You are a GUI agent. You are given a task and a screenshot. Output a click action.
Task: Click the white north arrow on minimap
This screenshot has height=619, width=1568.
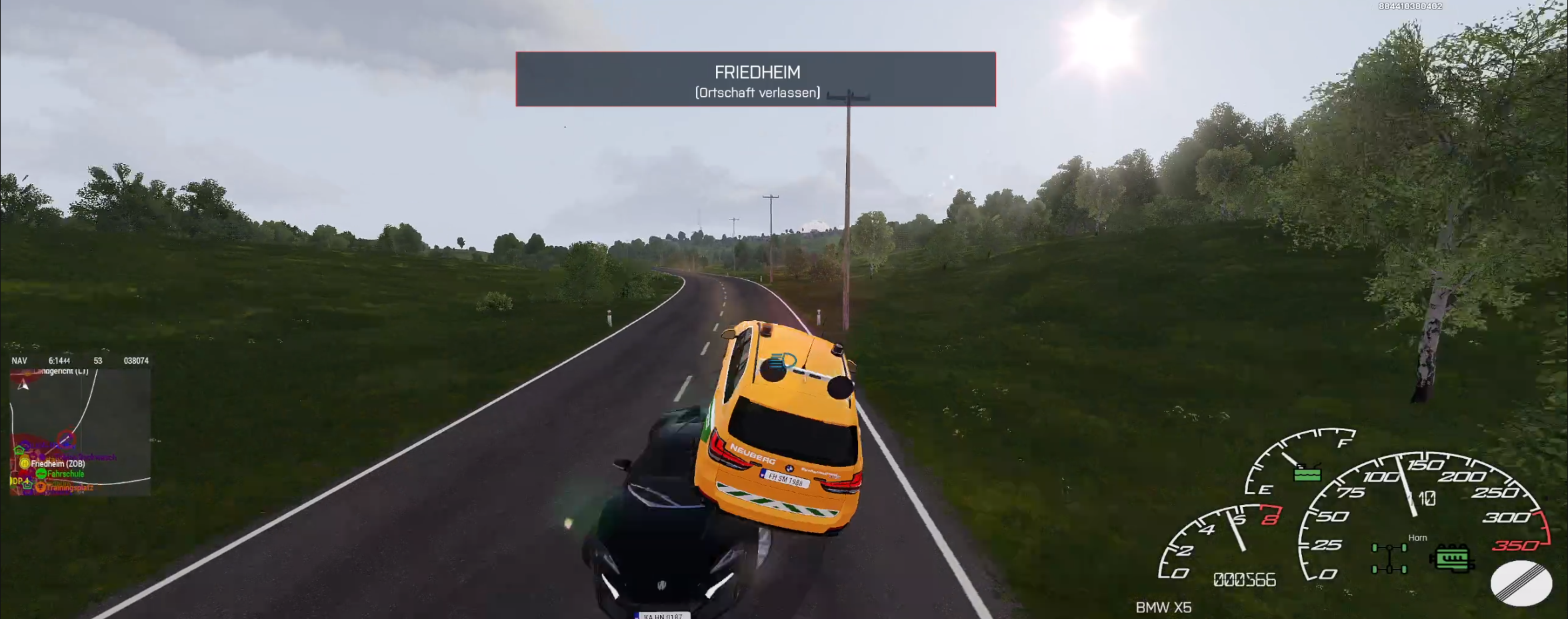coord(24,384)
